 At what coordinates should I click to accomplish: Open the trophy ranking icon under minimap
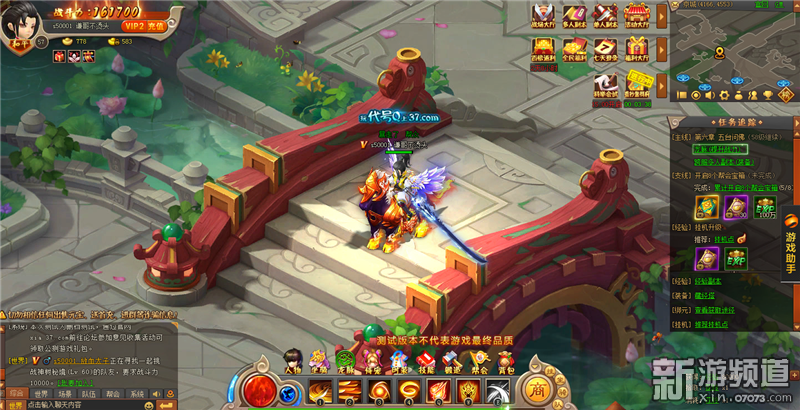point(768,95)
